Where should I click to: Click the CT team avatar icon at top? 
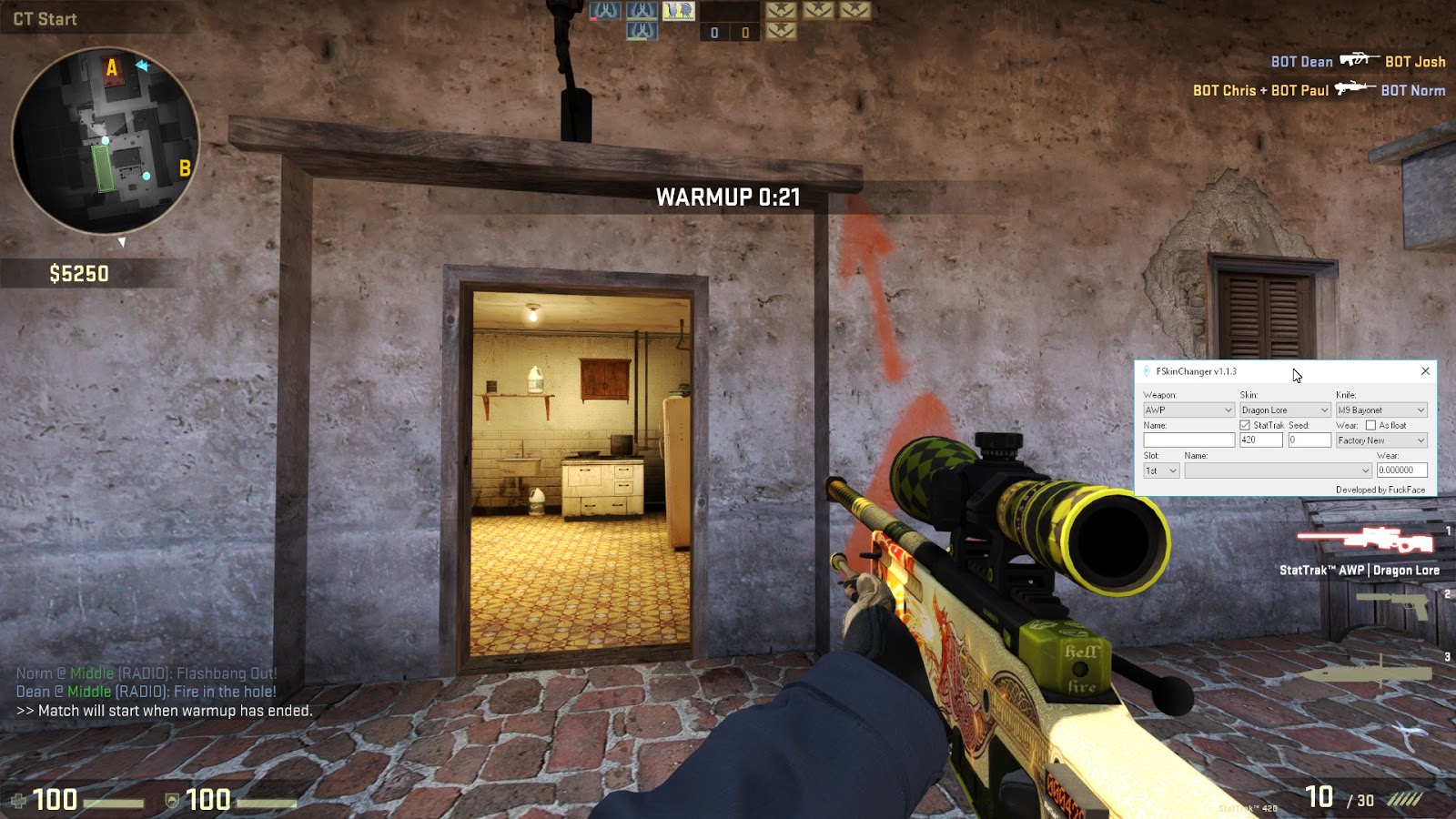(605, 11)
